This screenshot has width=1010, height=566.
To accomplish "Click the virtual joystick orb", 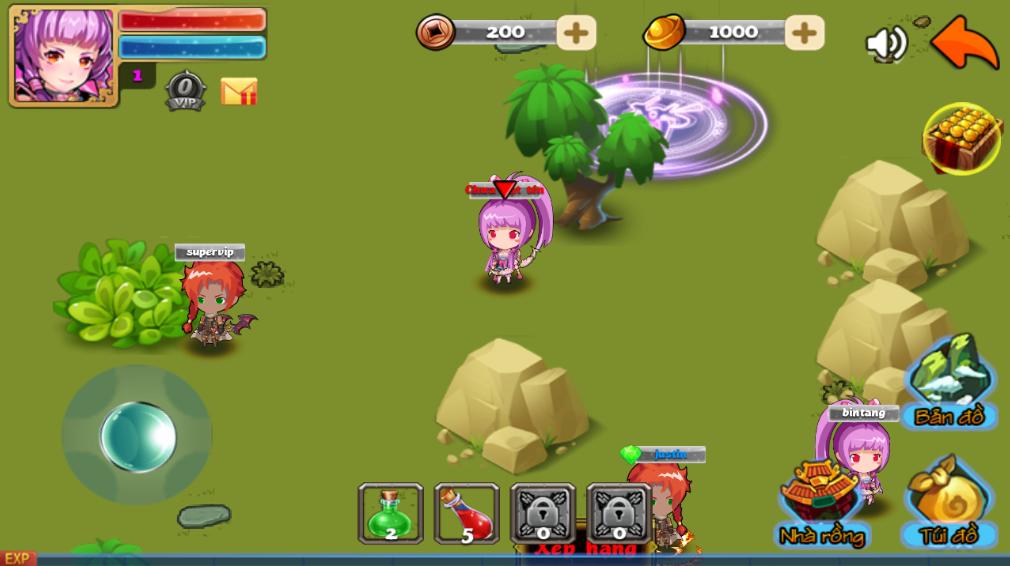I will pos(138,436).
